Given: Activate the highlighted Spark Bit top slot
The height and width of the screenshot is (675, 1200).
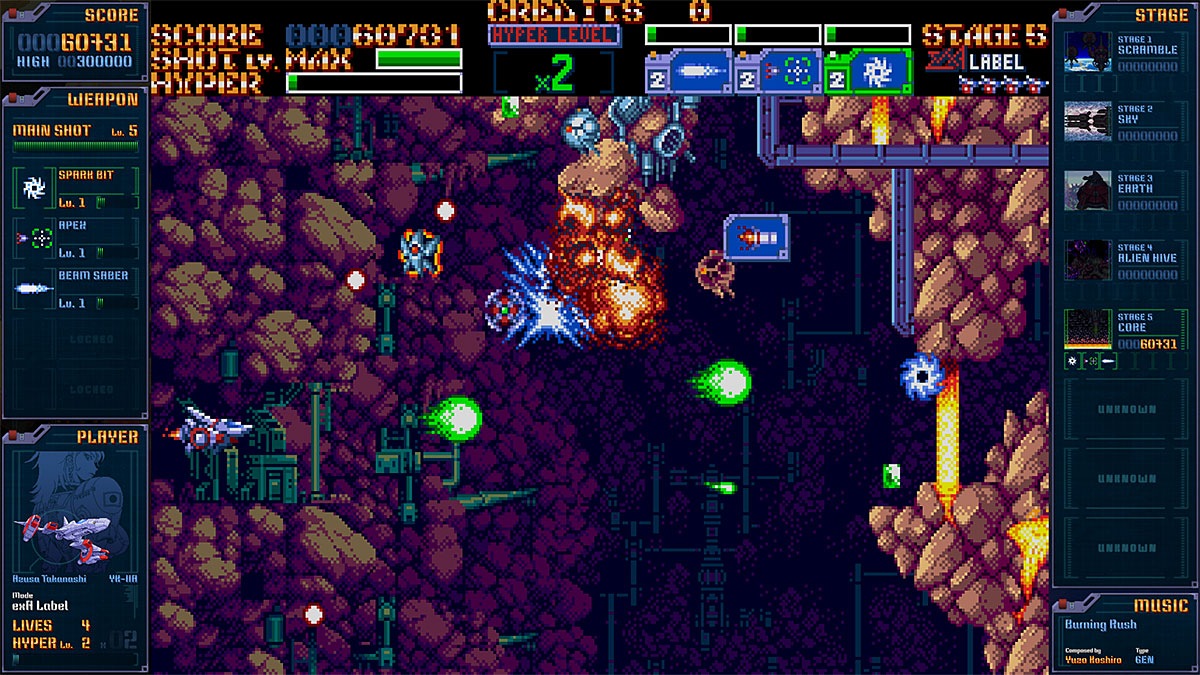Looking at the screenshot, I should coord(869,71).
